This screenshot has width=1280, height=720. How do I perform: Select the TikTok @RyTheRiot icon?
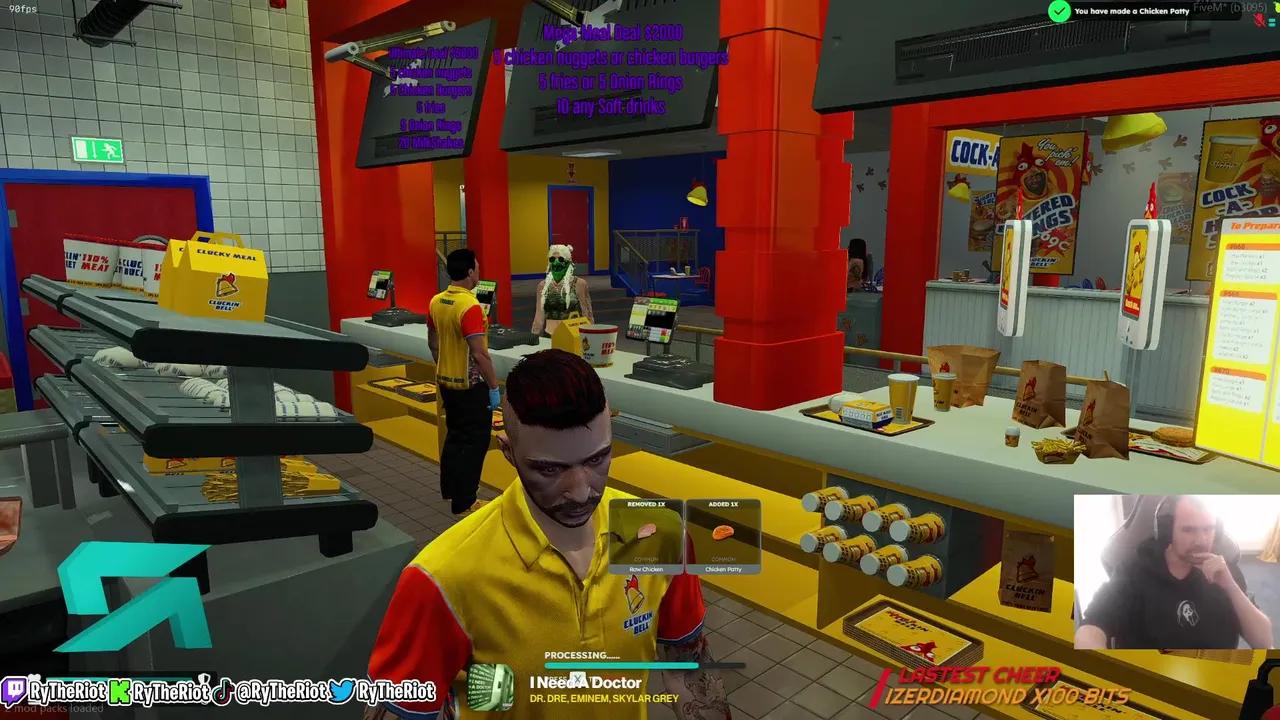226,691
